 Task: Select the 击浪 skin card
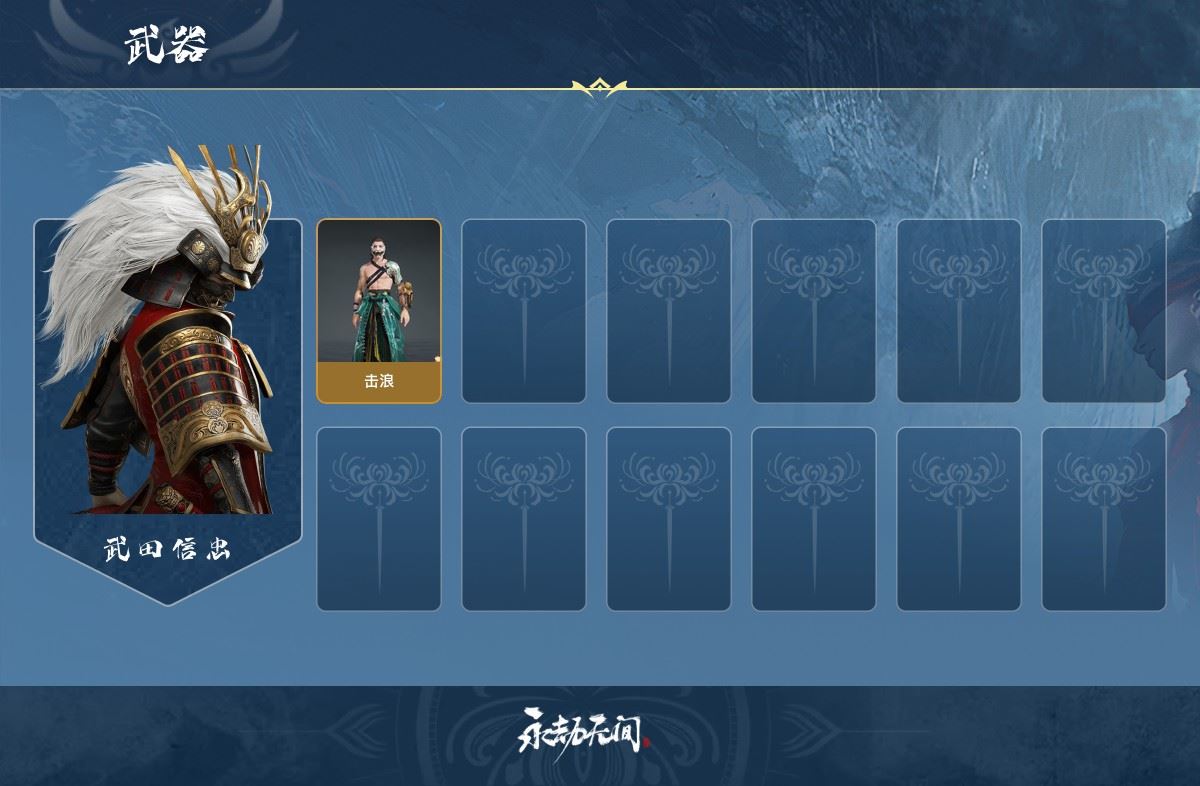coord(379,311)
